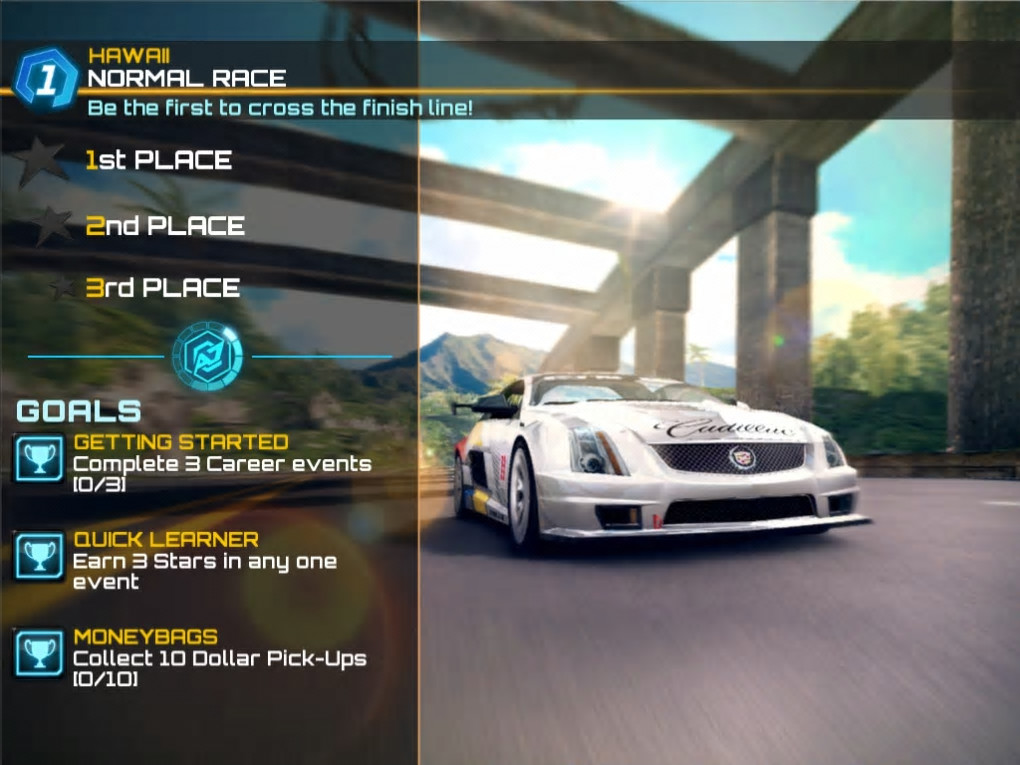Click the blue circular emblem above Goals
1020x765 pixels.
click(x=207, y=355)
